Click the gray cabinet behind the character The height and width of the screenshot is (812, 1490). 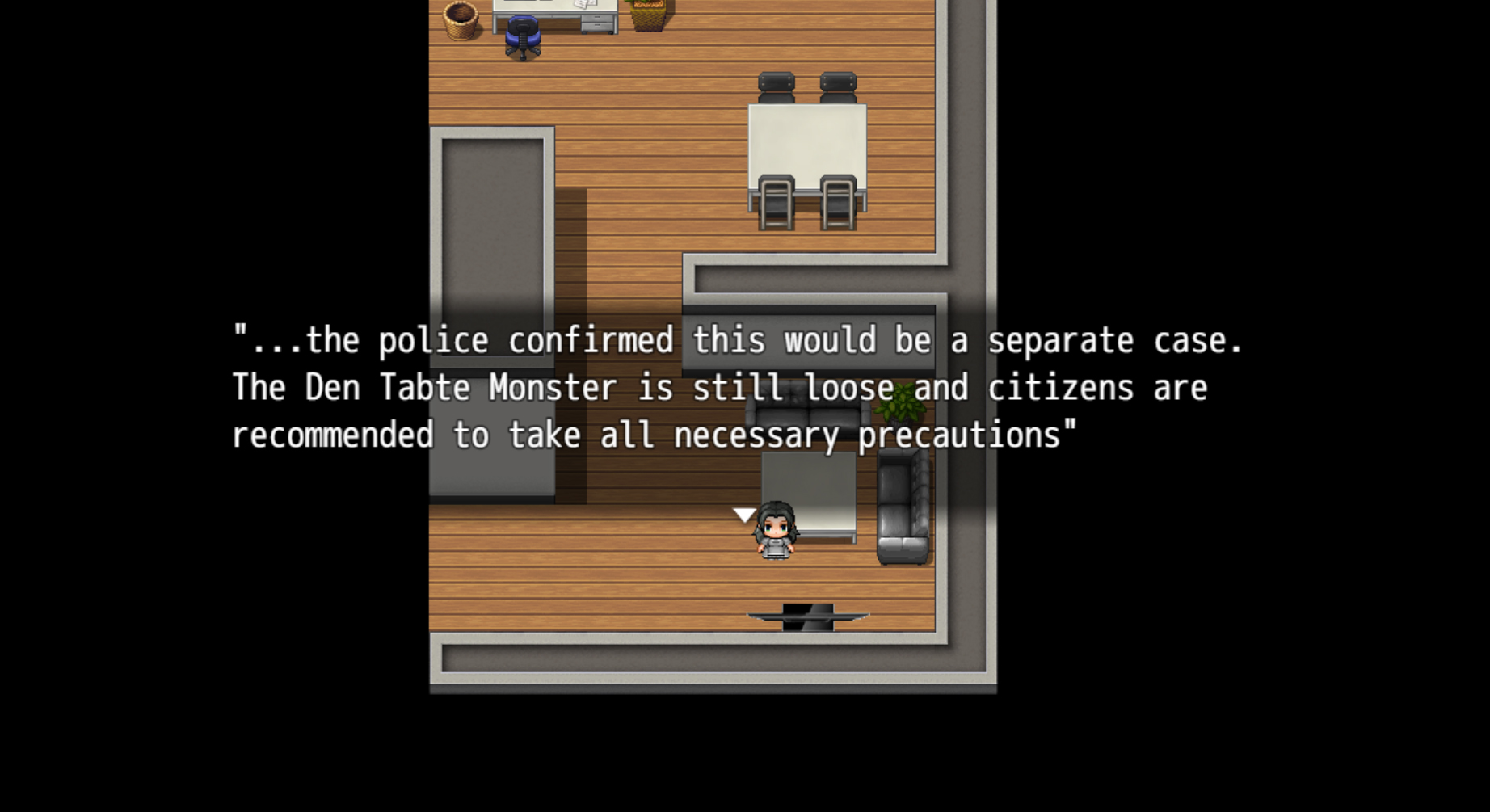[x=808, y=485]
